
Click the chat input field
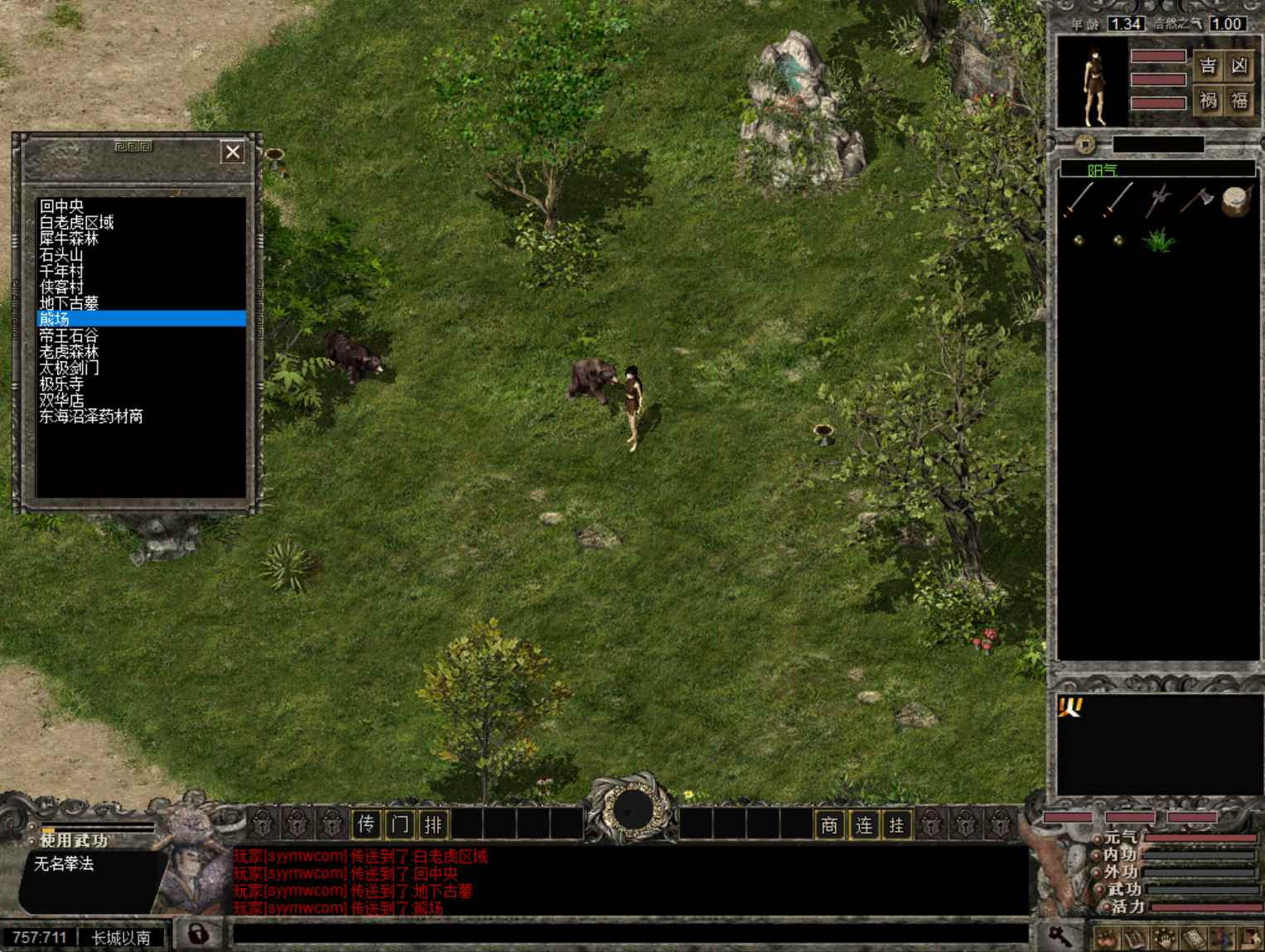(630, 935)
